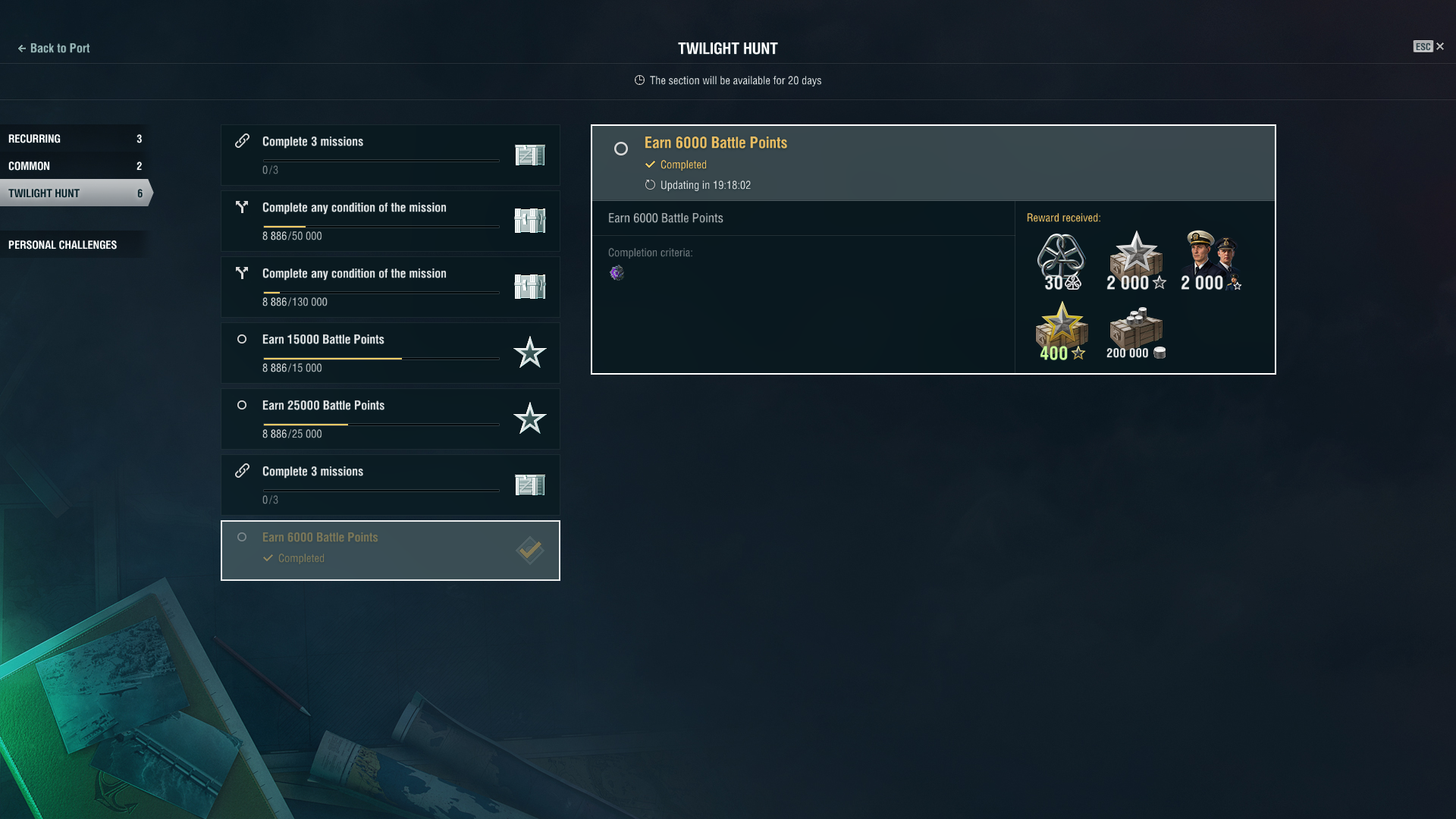Select the Twilight Hunt tab
The height and width of the screenshot is (819, 1456).
coord(74,193)
